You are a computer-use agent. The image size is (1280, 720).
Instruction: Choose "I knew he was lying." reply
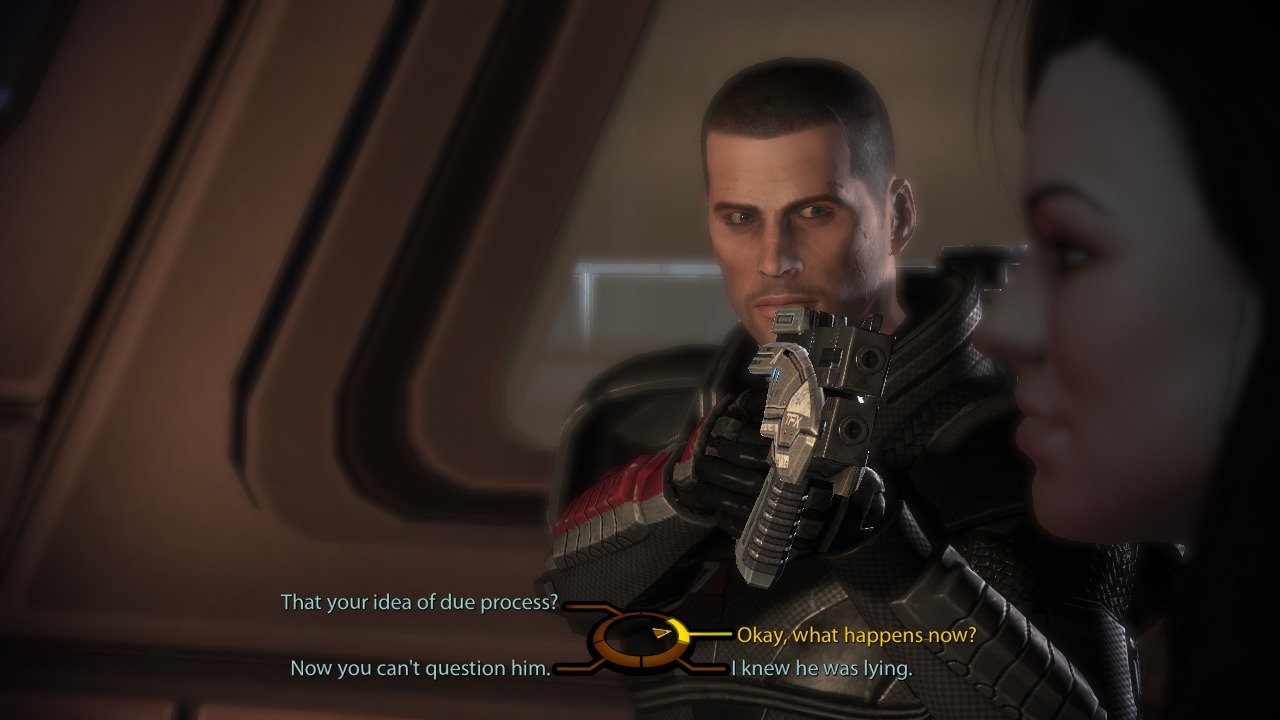point(821,668)
